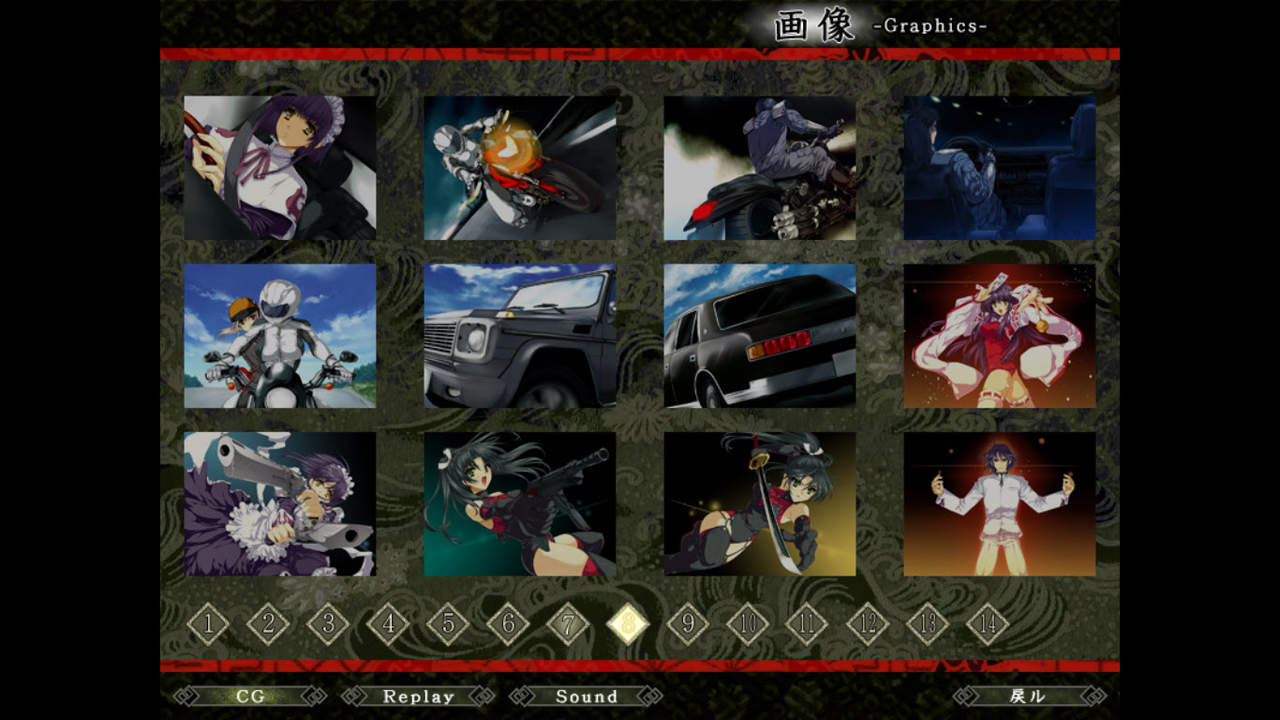1280x720 pixels.
Task: Jump to gallery page 7
Action: tap(568, 625)
